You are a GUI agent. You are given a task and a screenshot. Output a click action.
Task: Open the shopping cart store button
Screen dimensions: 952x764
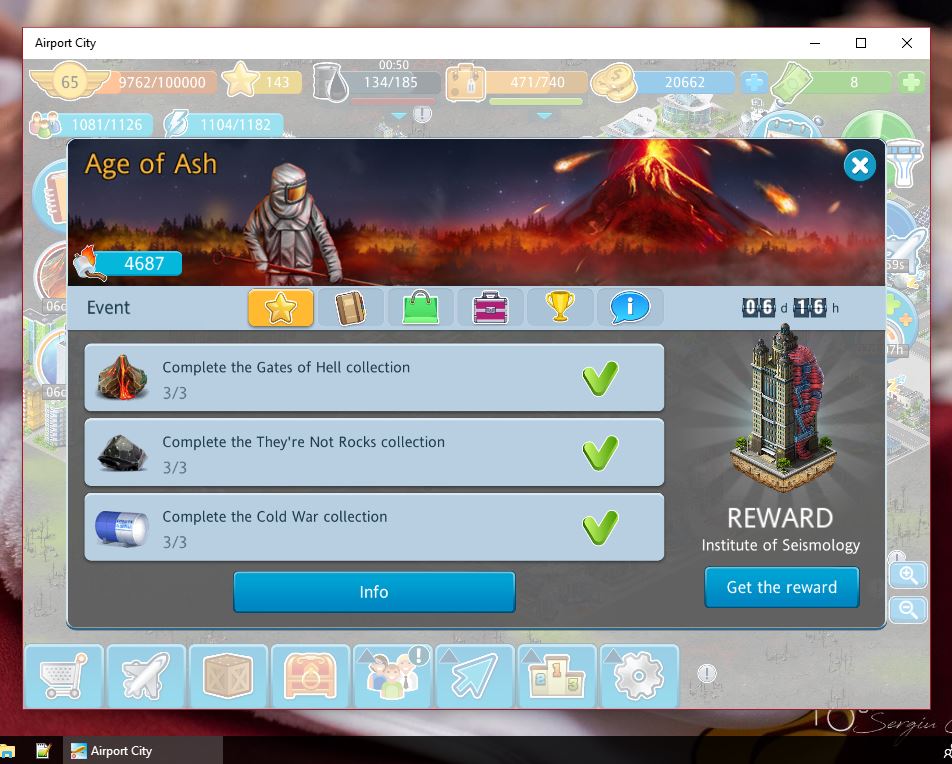click(x=63, y=677)
